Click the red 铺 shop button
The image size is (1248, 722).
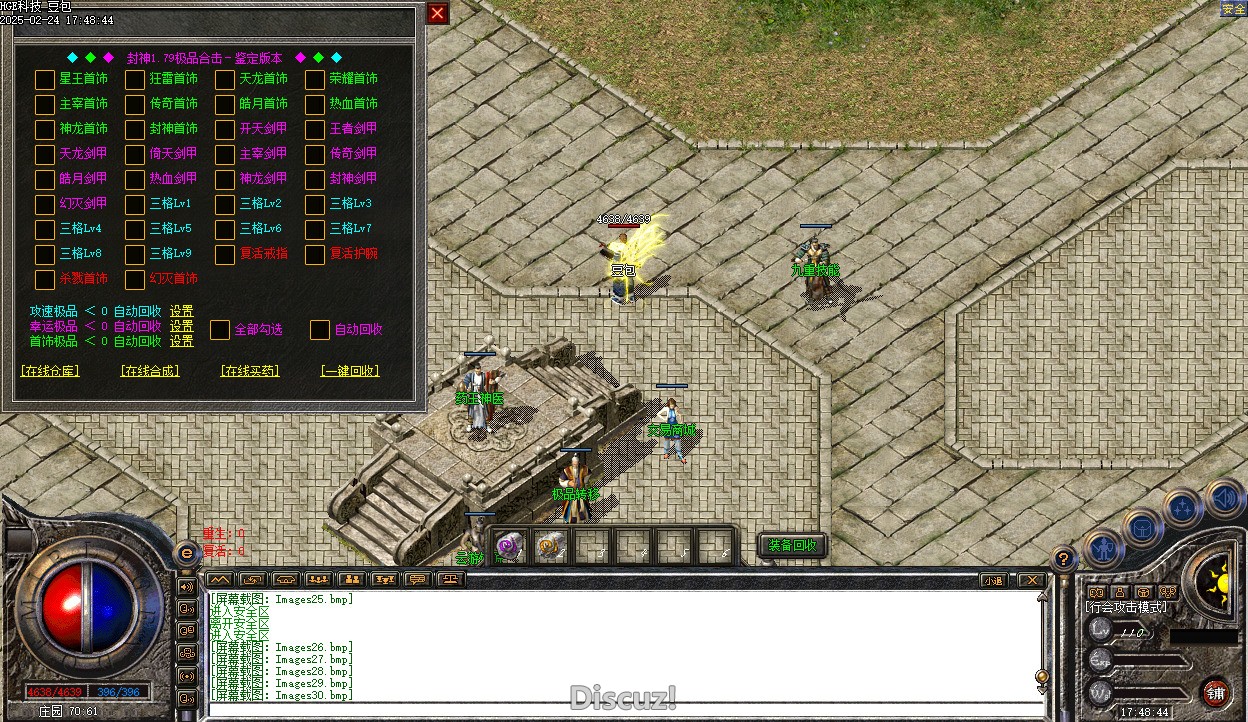1216,693
